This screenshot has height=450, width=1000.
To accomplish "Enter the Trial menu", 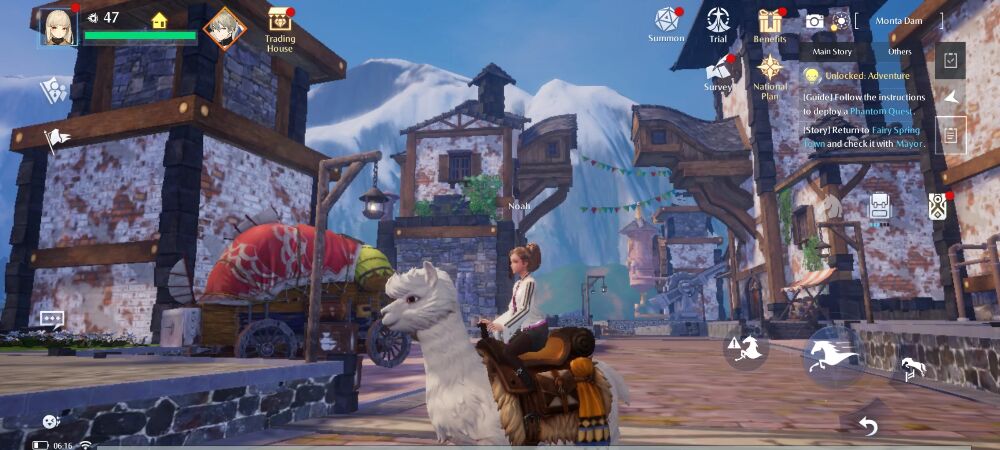I will (718, 24).
